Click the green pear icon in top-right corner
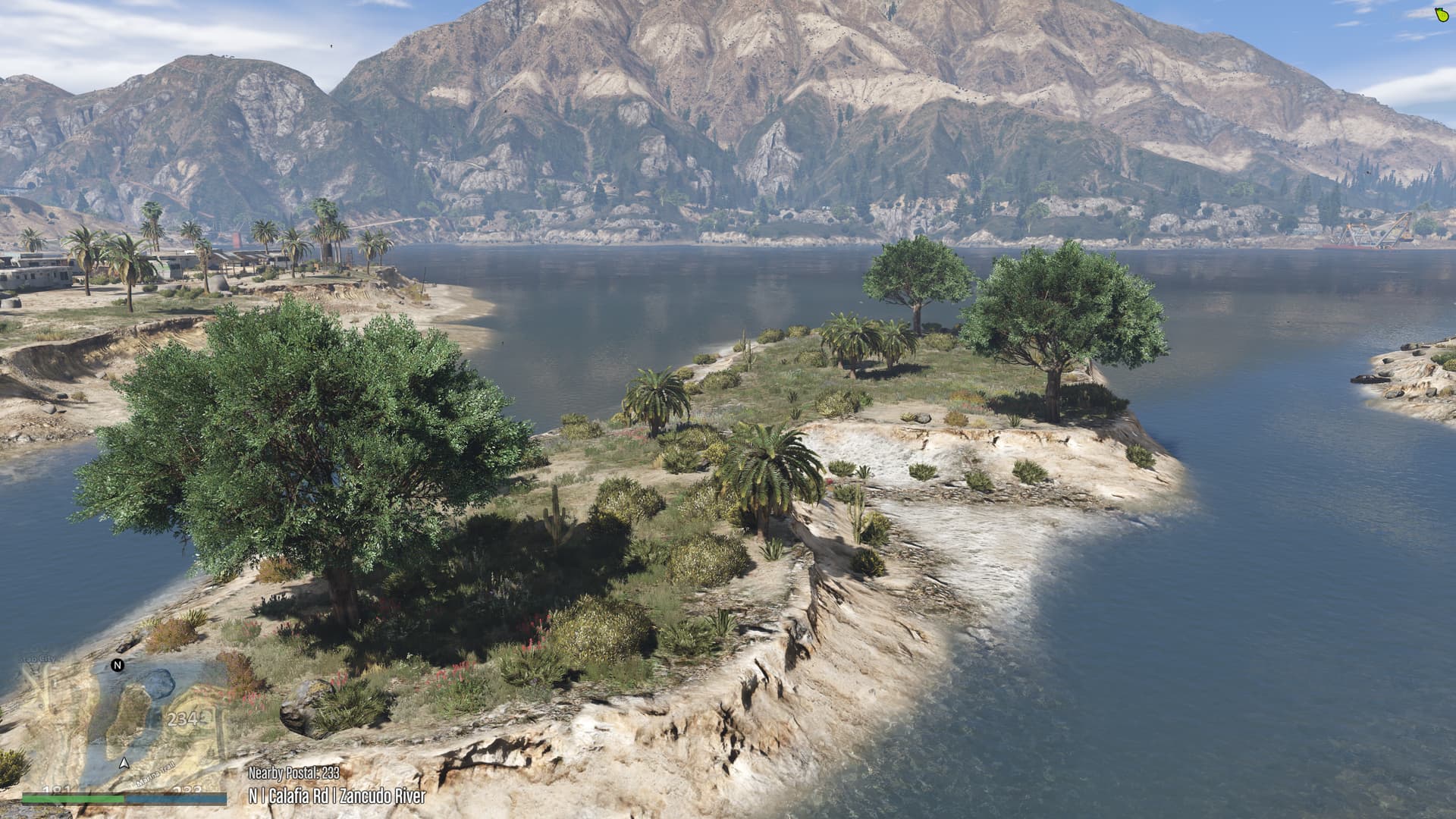The image size is (1456, 819). [1440, 14]
